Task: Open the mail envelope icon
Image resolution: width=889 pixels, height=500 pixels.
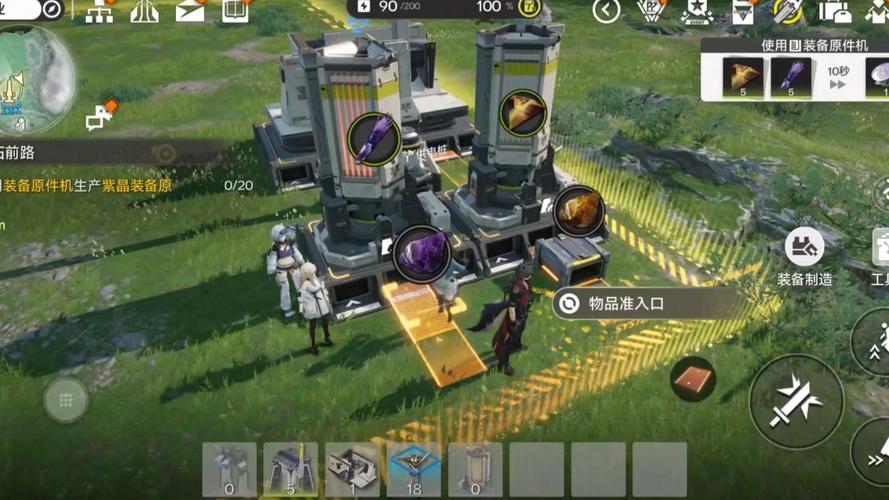Action: tap(189, 11)
